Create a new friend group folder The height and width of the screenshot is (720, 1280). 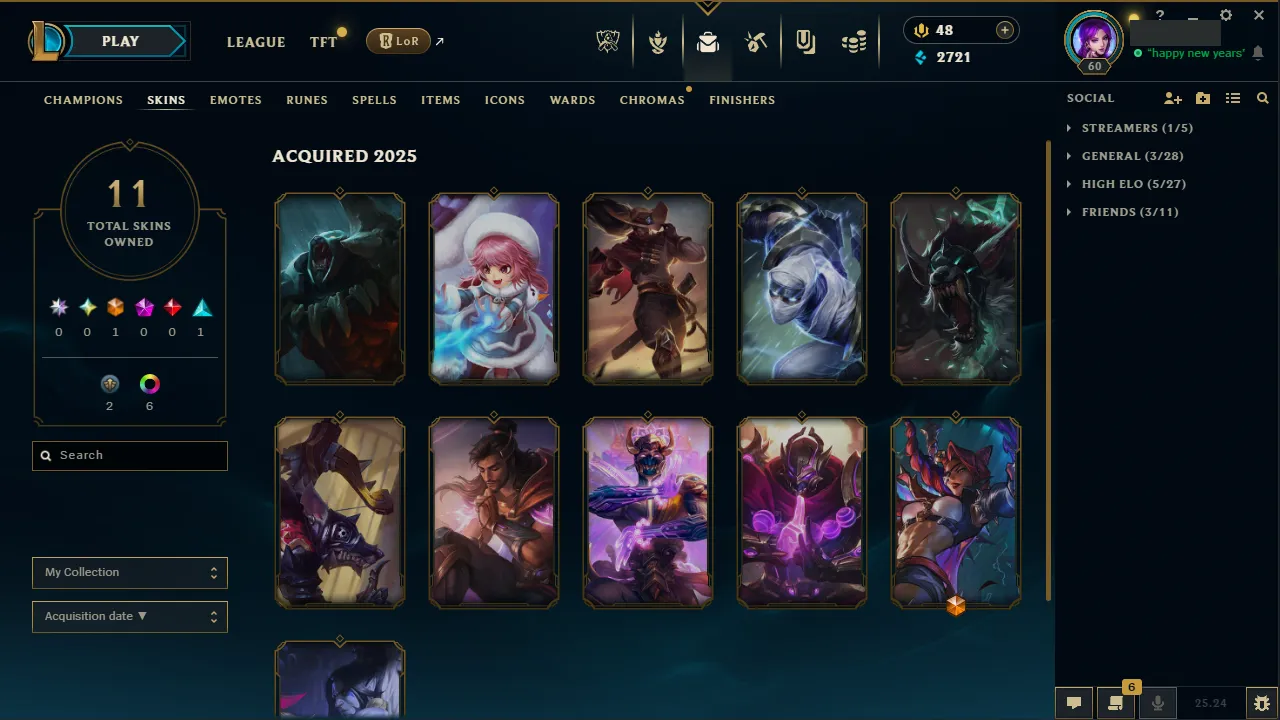point(1203,98)
